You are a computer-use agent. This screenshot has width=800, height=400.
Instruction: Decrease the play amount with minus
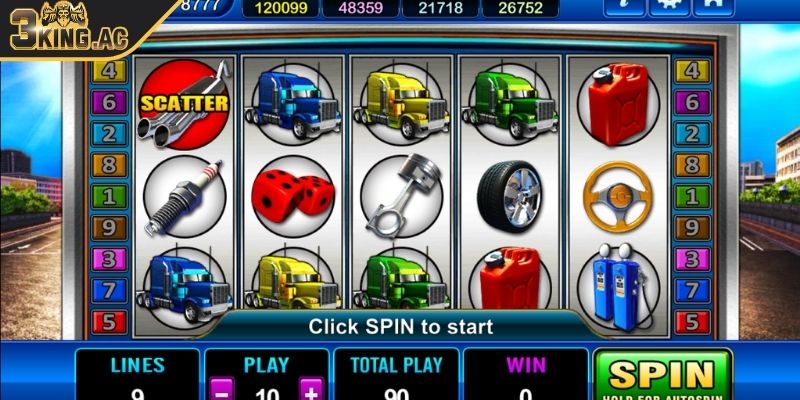pos(223,390)
